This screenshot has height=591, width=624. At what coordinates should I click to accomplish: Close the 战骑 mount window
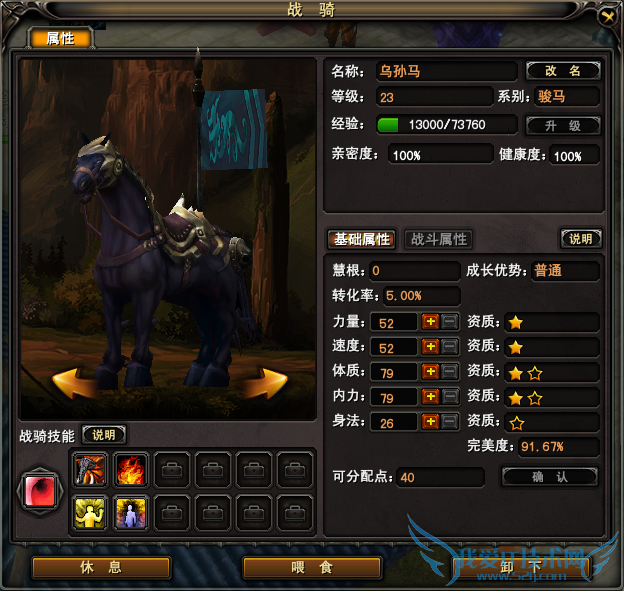point(606,16)
